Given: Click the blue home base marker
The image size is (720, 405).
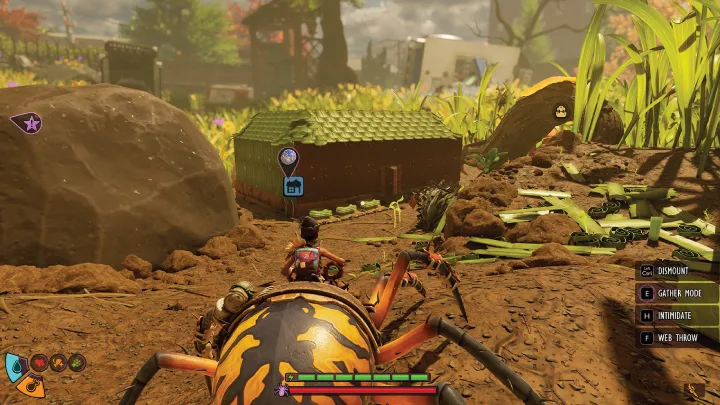Looking at the screenshot, I should [292, 185].
